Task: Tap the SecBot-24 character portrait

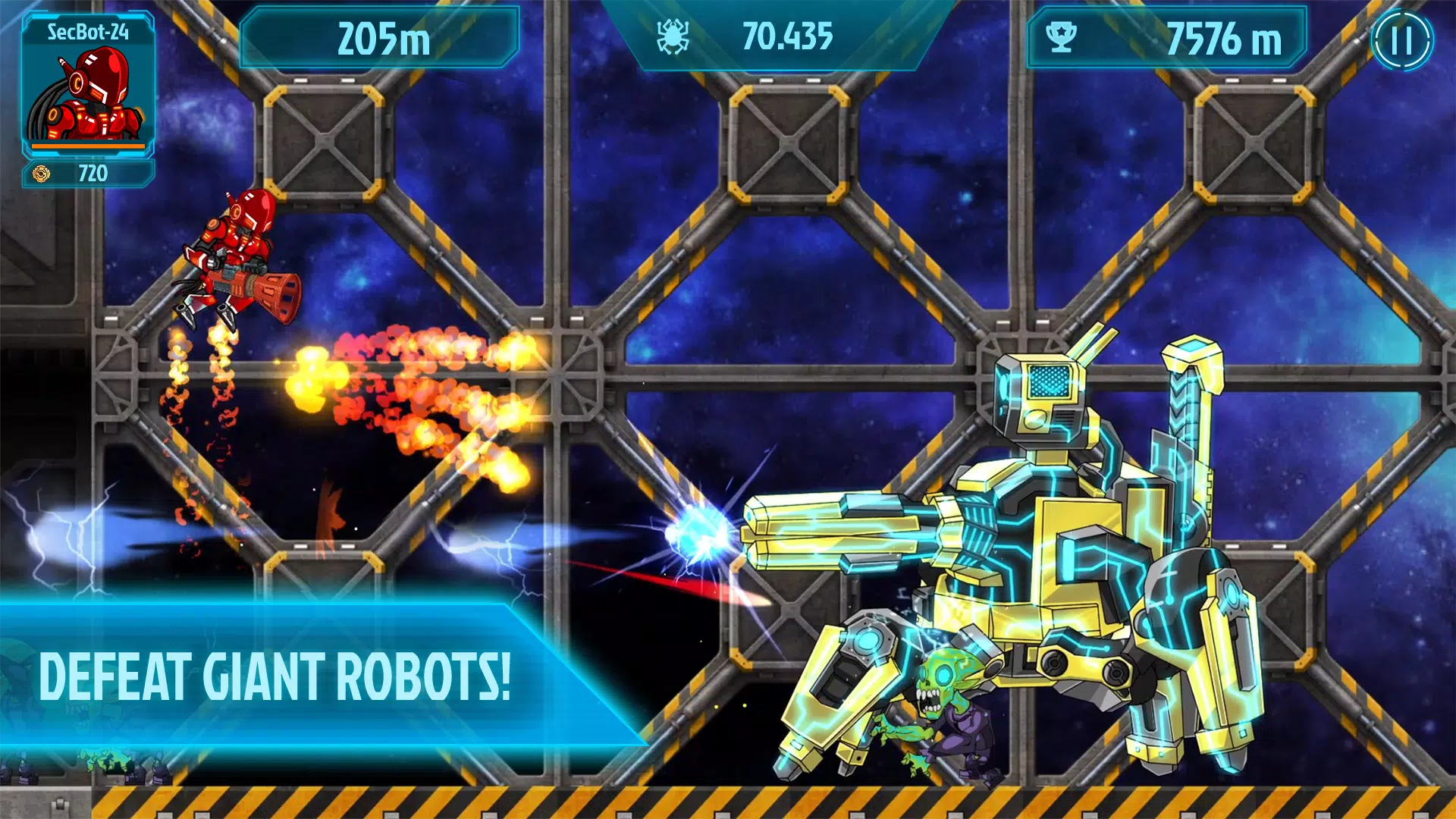Action: pos(87,91)
